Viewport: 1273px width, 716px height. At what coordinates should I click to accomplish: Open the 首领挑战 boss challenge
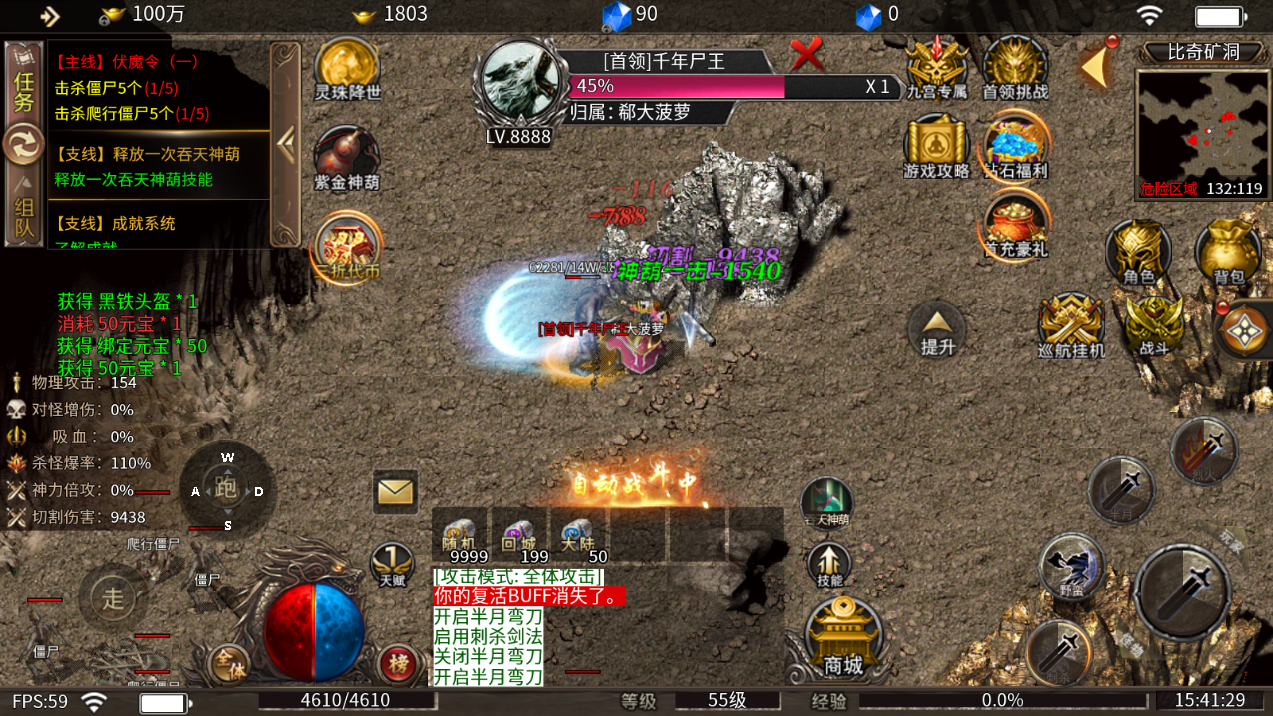1015,67
